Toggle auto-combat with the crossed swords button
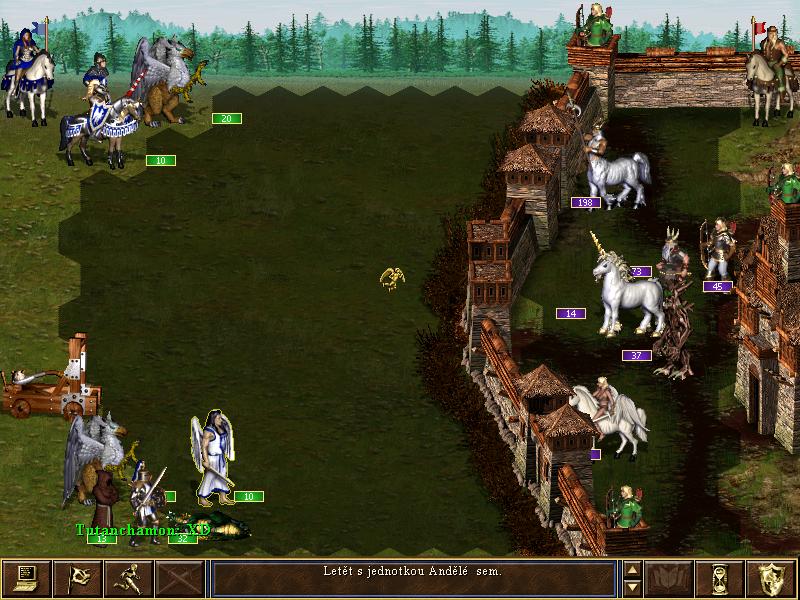 [x=180, y=578]
